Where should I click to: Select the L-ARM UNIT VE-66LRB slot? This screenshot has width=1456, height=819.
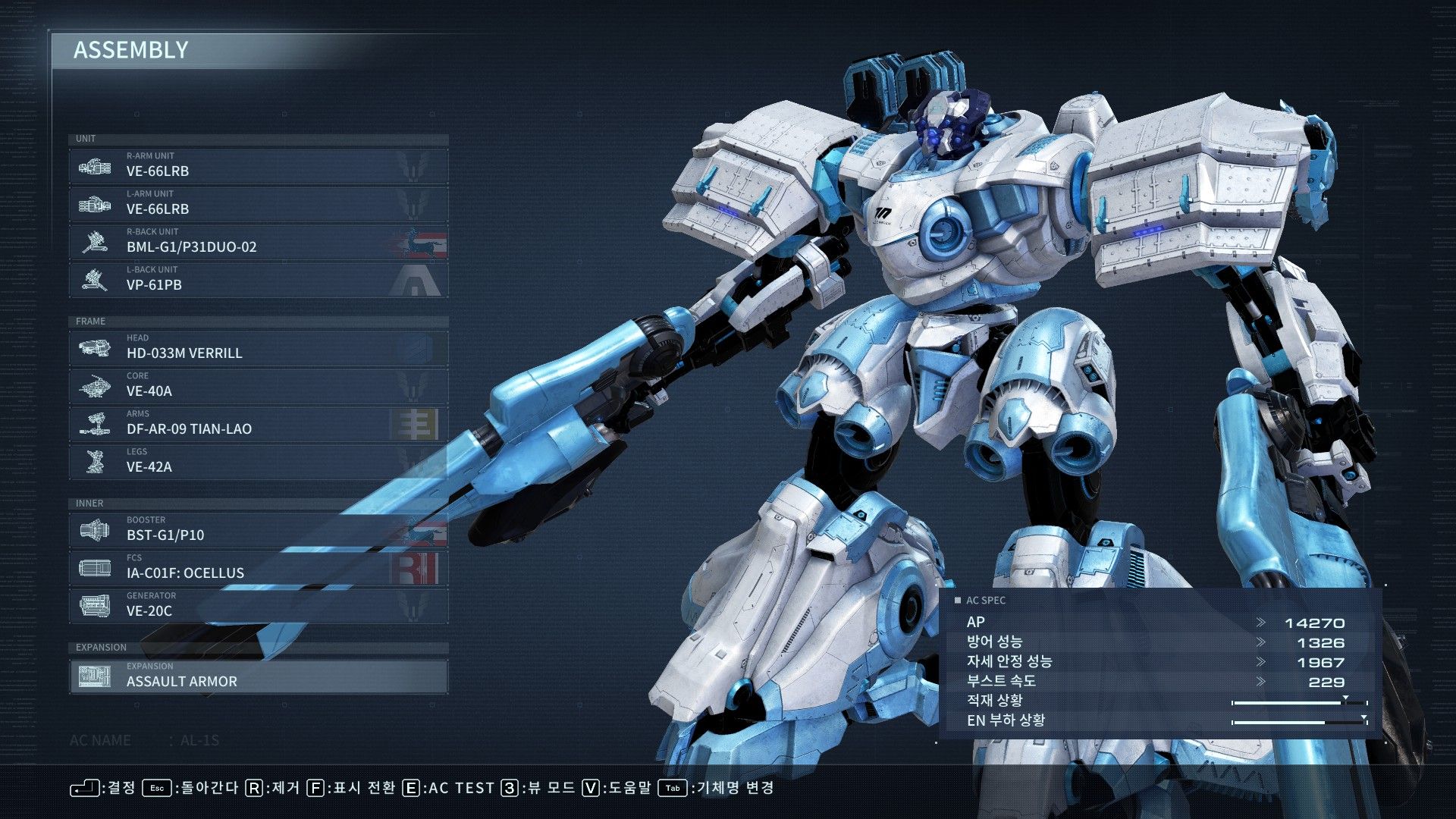(x=258, y=204)
